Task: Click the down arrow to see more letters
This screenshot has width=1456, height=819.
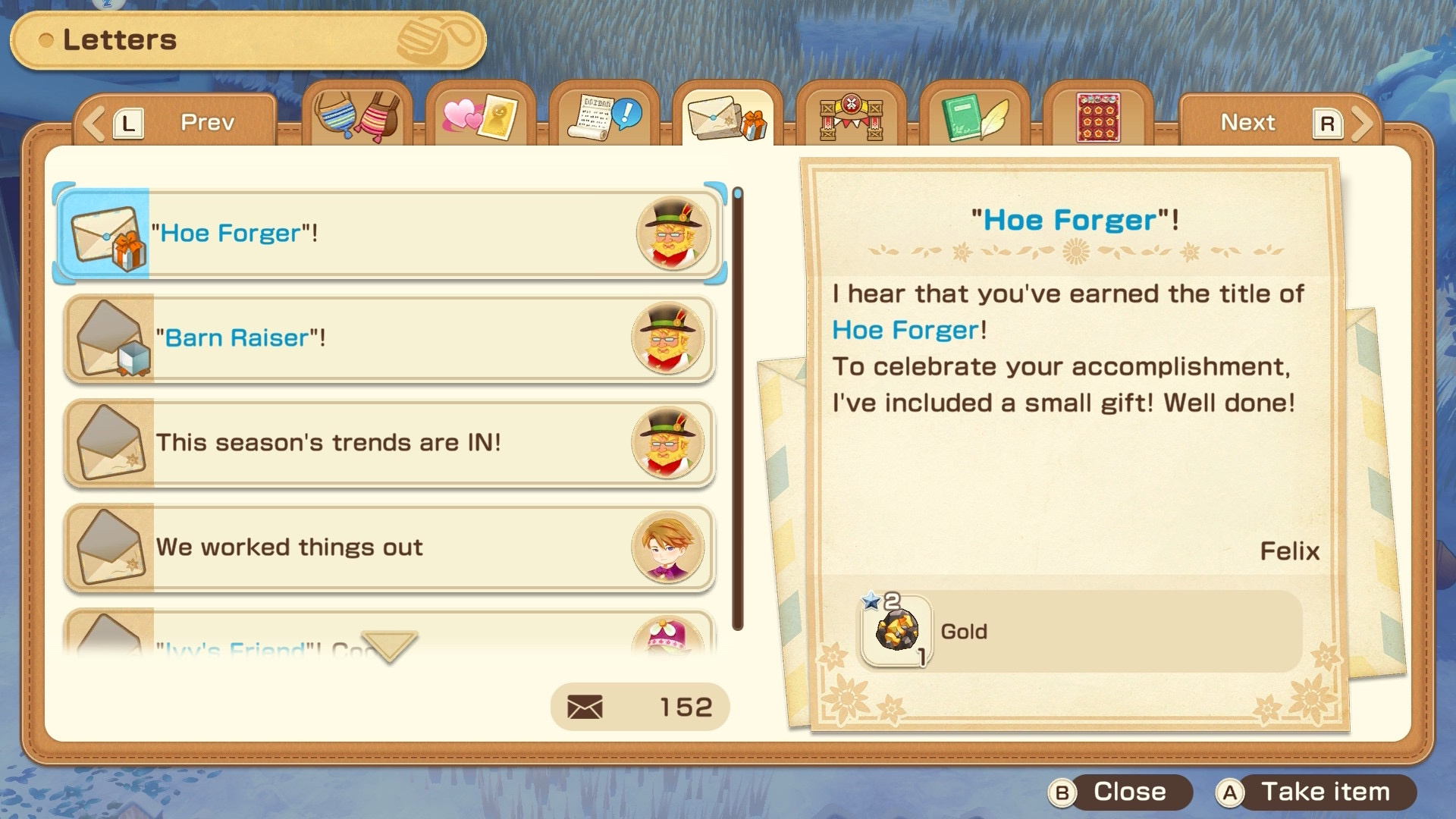Action: click(389, 645)
